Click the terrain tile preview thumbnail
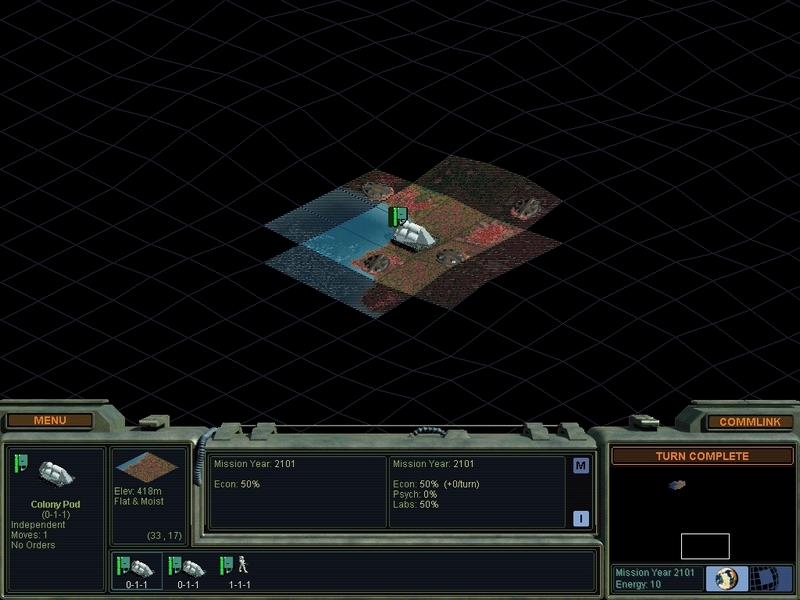 coord(147,467)
